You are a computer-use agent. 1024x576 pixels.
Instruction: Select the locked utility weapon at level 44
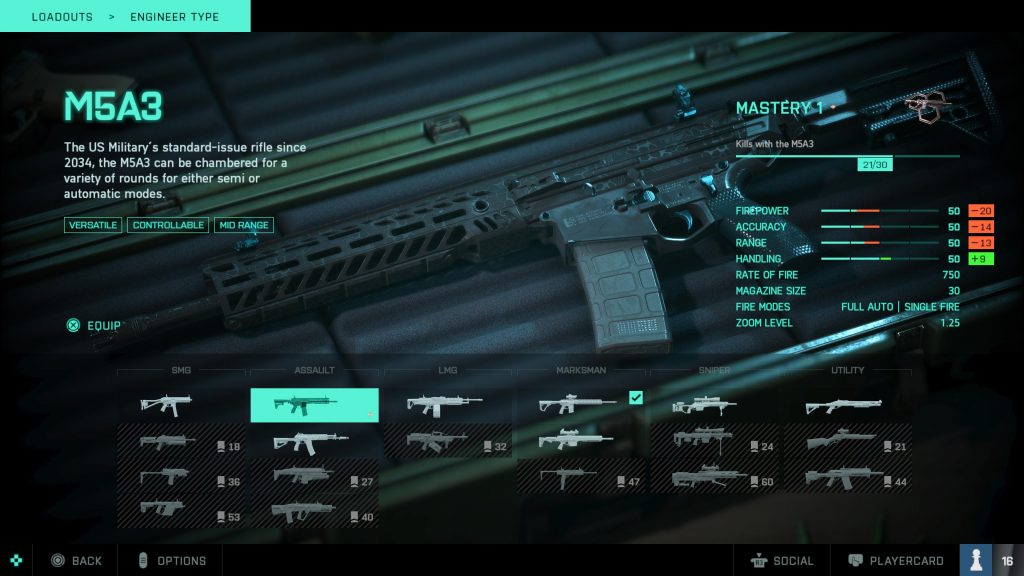point(847,476)
